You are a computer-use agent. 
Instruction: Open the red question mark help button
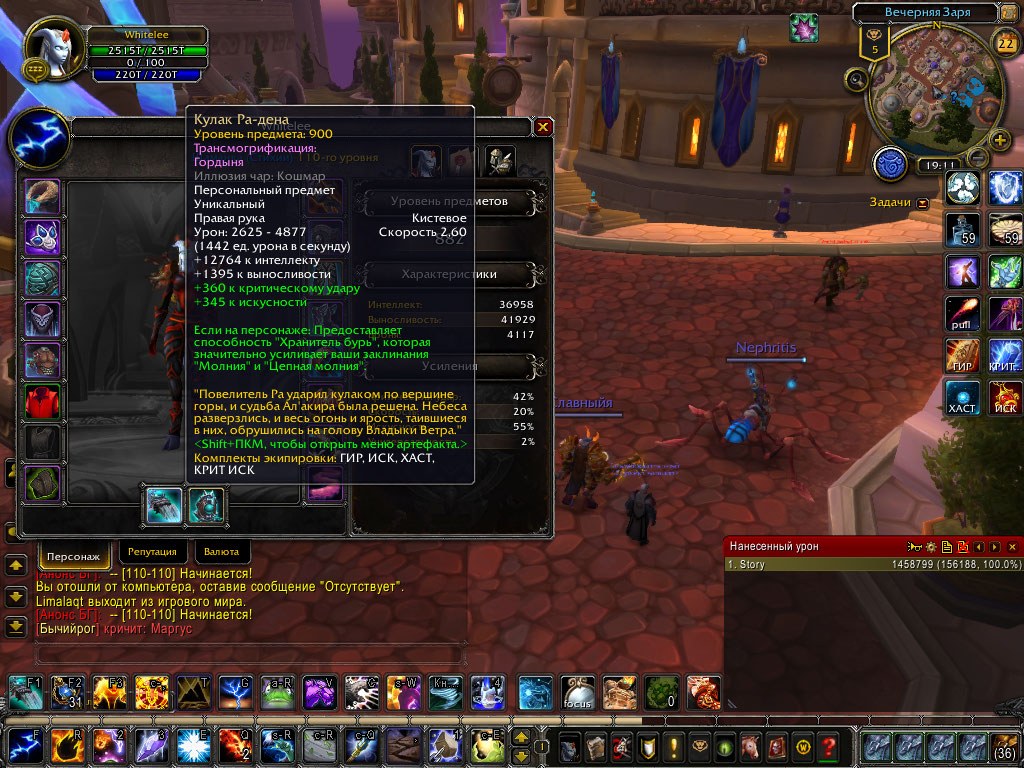(x=827, y=746)
